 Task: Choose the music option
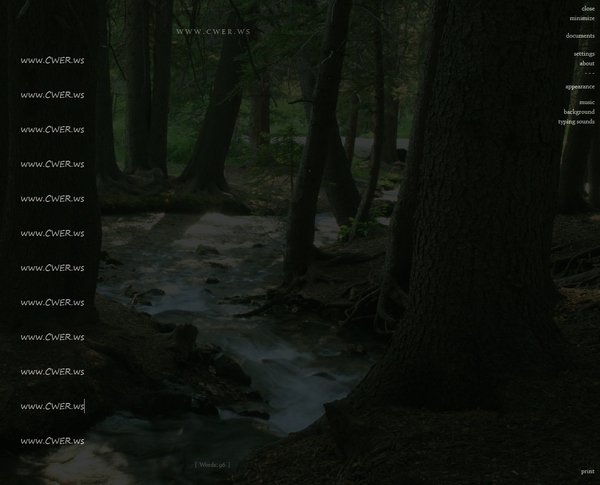[x=586, y=102]
